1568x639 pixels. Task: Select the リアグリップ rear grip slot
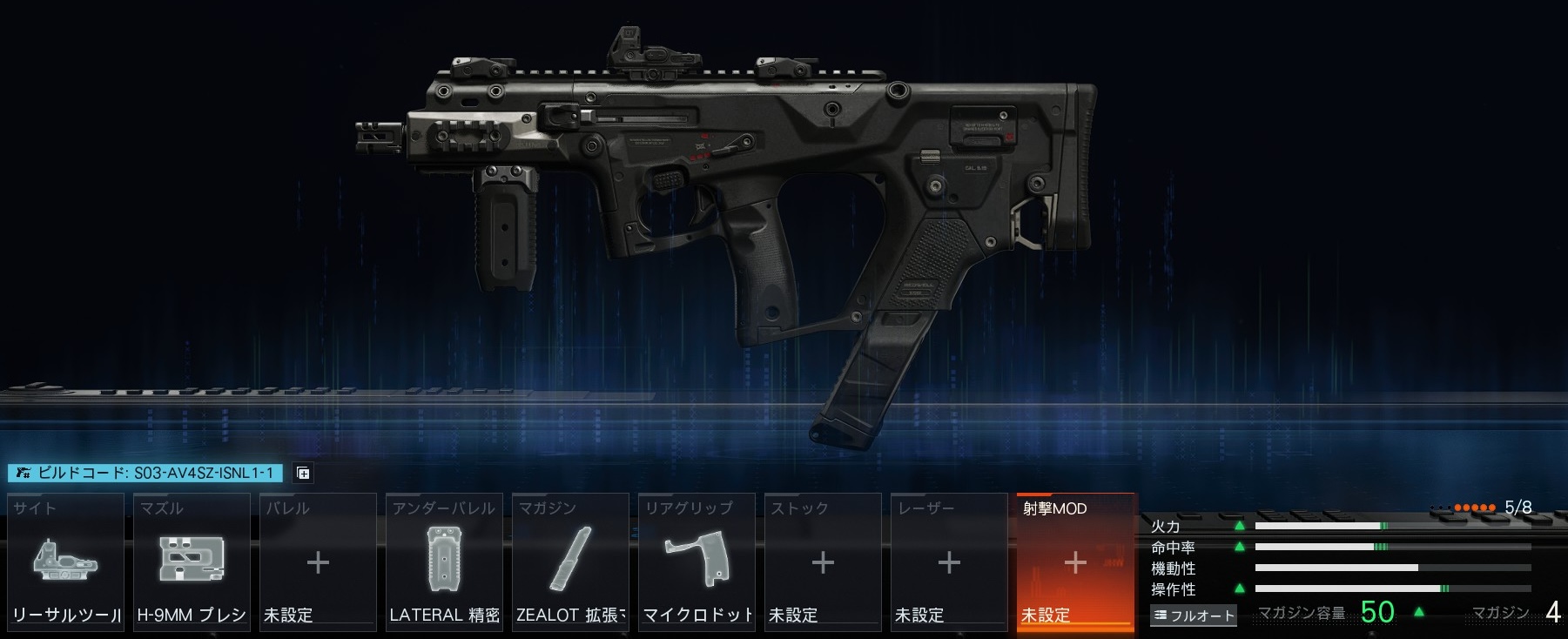[697, 561]
